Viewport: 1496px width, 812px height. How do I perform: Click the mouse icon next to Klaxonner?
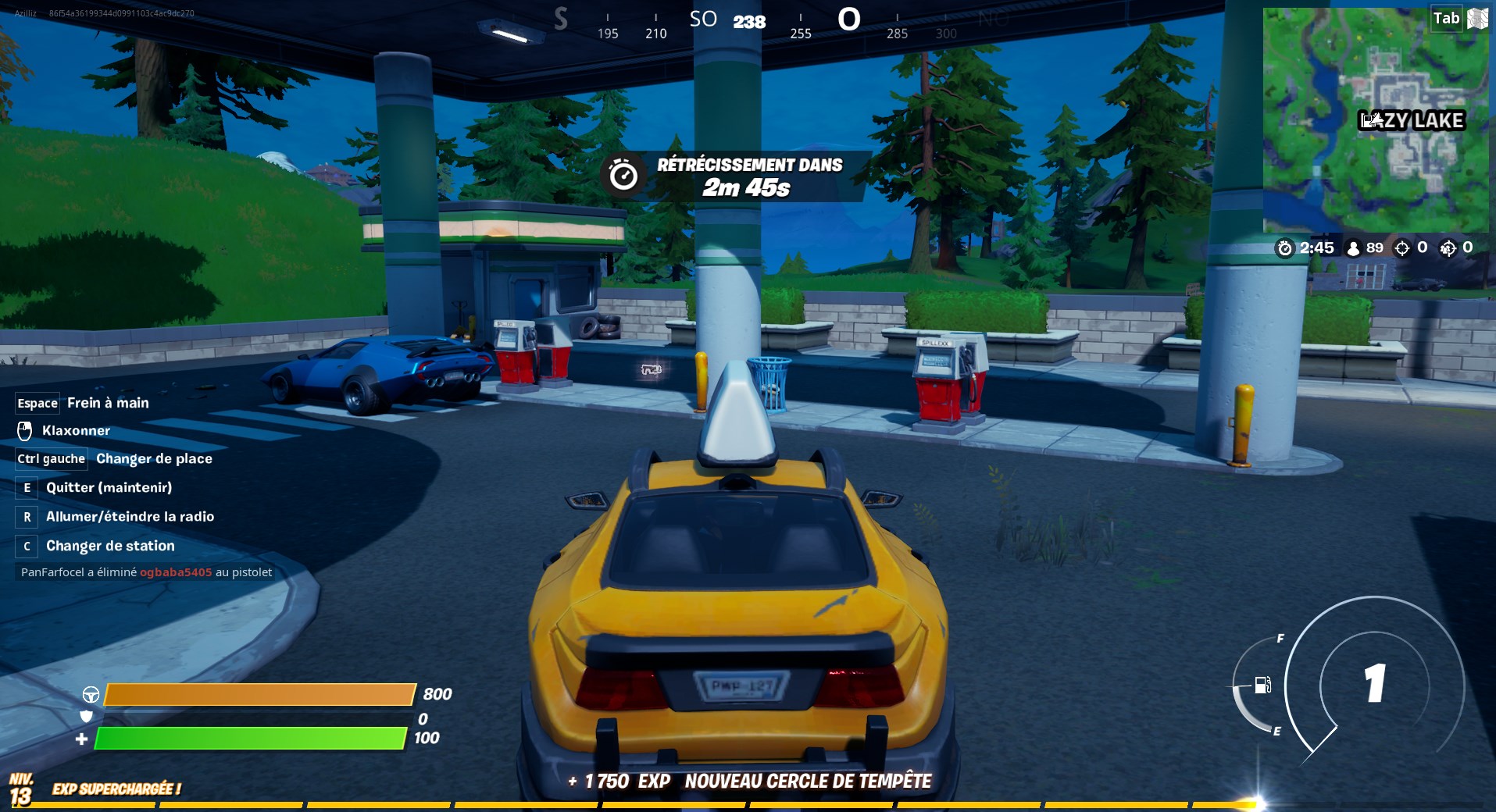(24, 430)
